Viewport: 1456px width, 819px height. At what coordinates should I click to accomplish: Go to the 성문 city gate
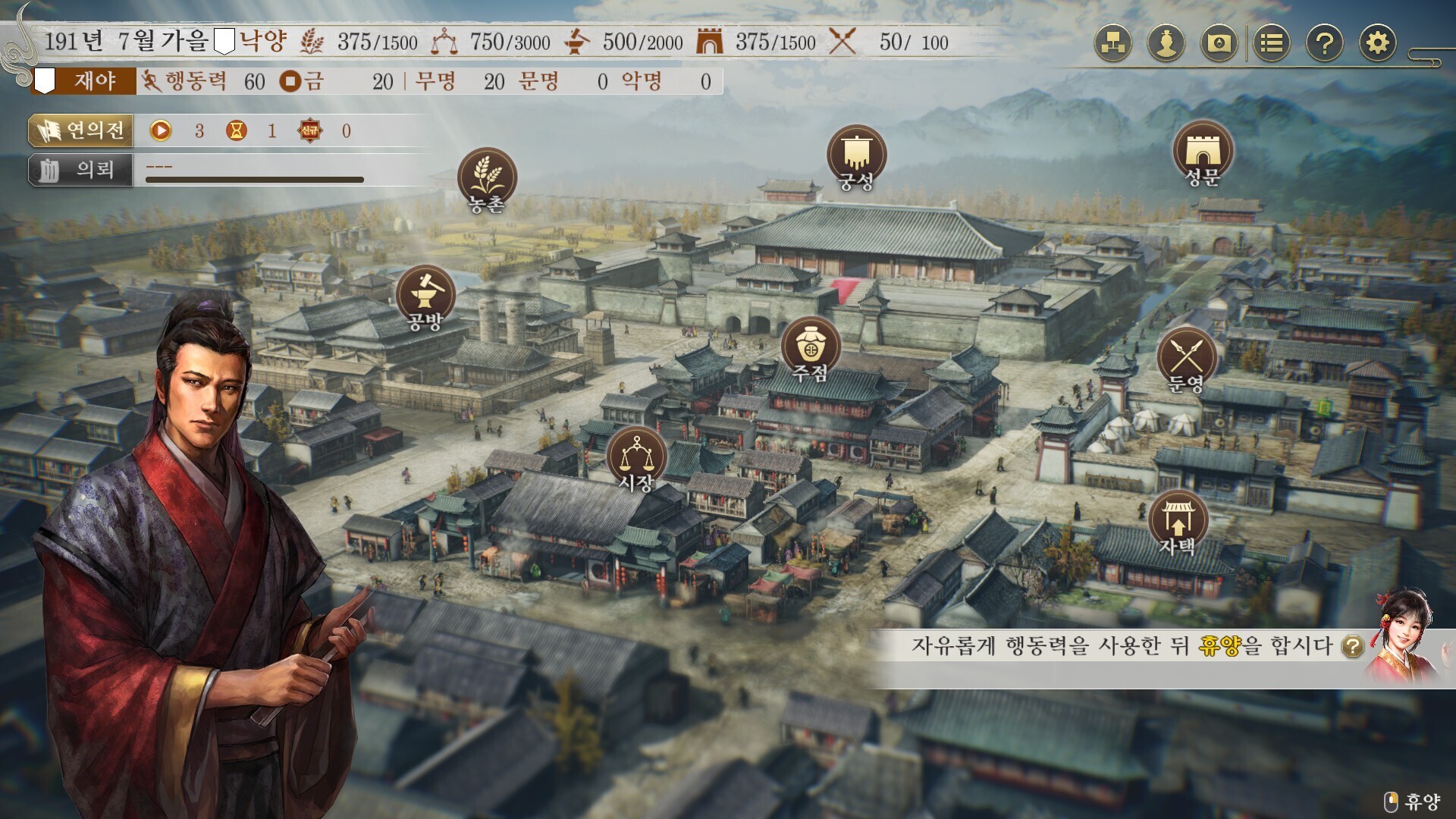tap(1202, 152)
